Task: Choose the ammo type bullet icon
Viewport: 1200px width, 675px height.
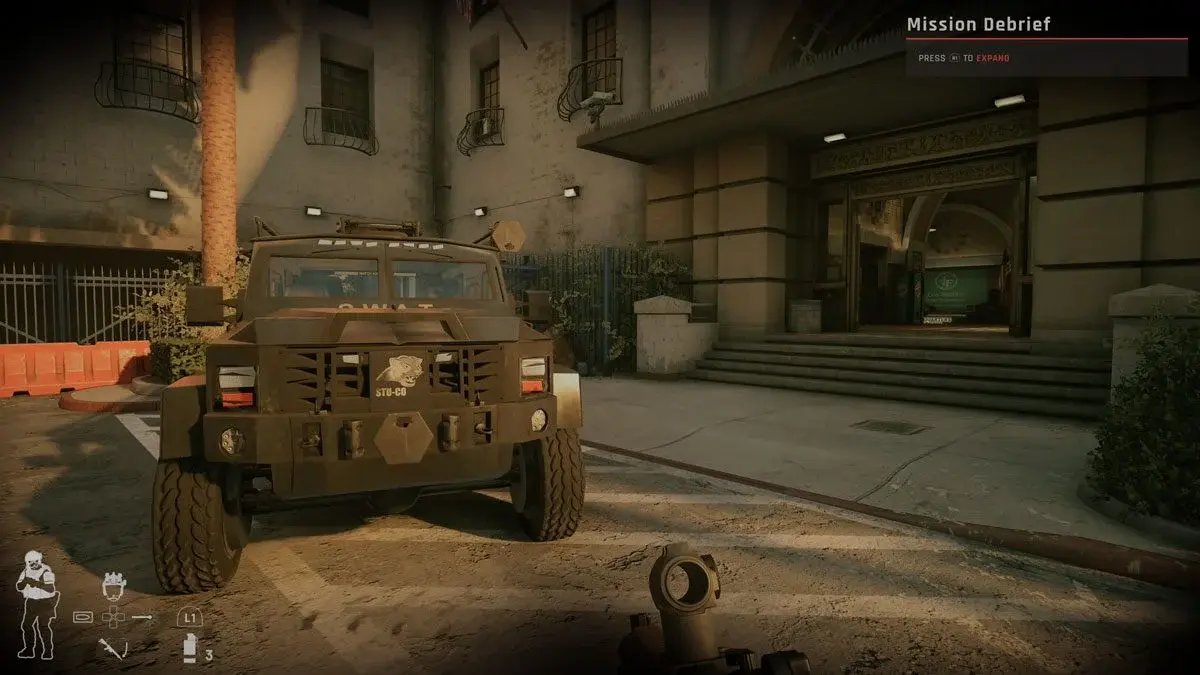Action: [84, 618]
